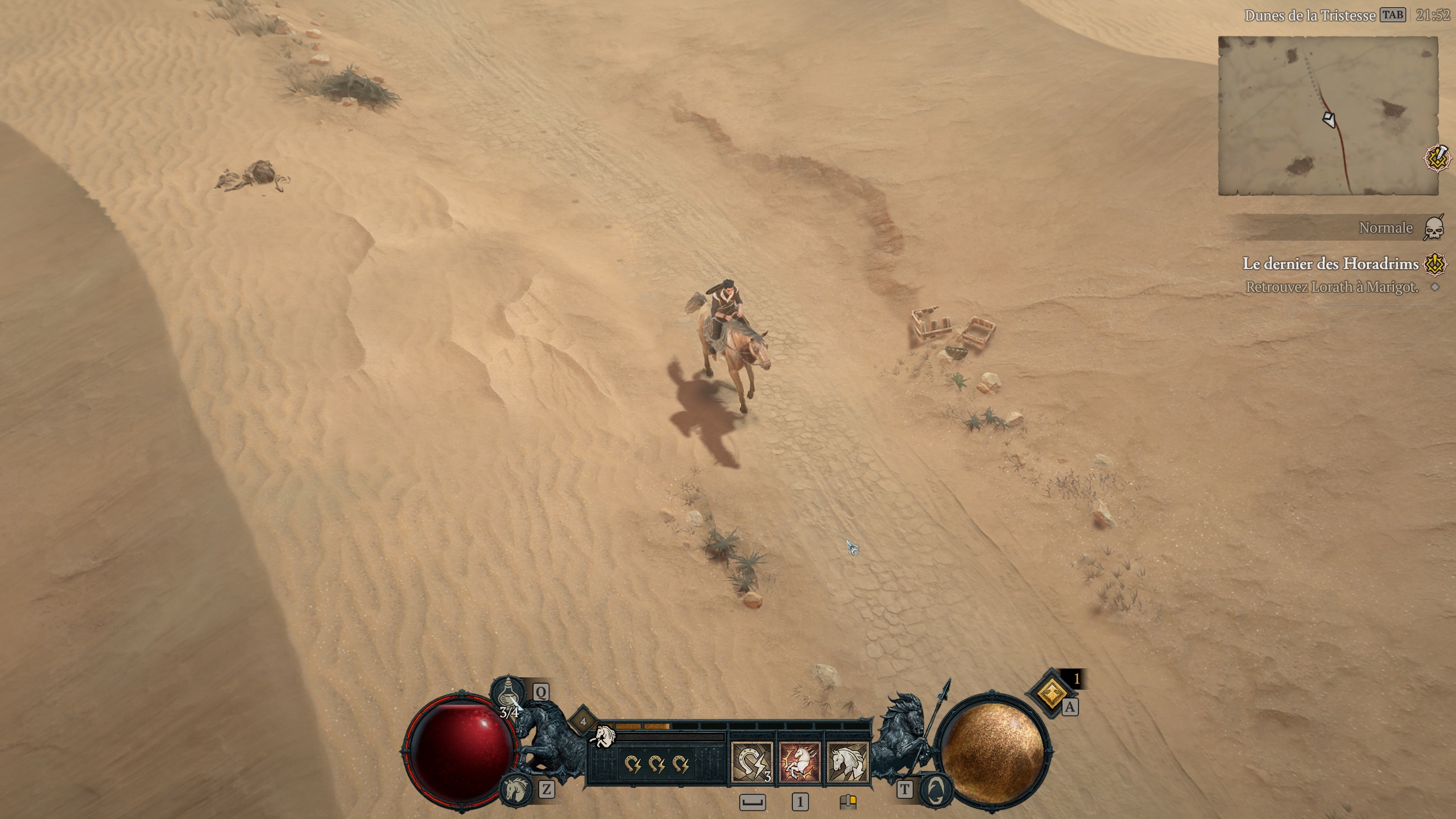Trigger the rearing horse dismount attack skill
The width and height of the screenshot is (1456, 819).
point(800,762)
